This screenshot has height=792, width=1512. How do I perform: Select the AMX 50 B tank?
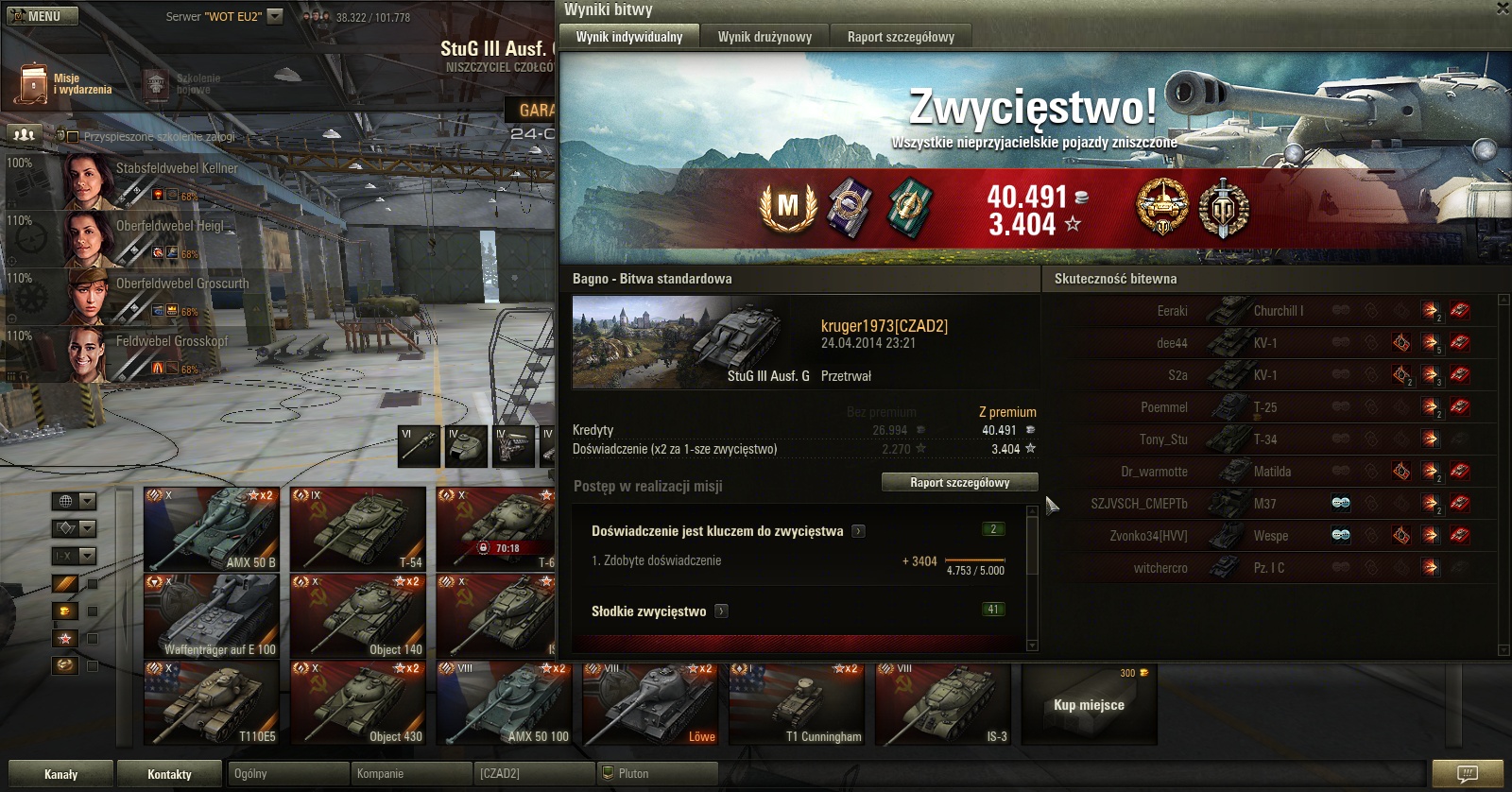coord(211,528)
